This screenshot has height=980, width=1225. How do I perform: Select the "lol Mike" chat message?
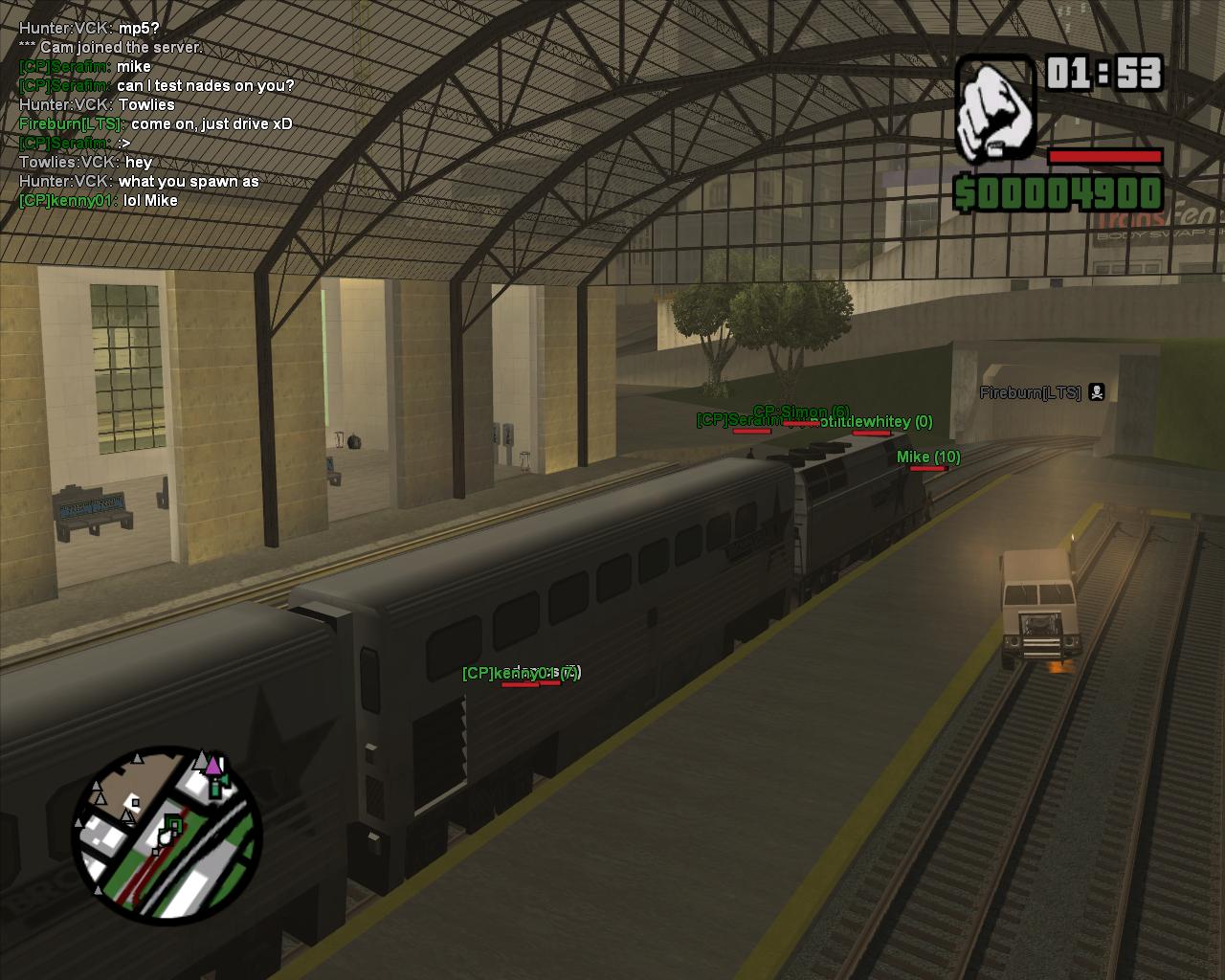pos(150,200)
